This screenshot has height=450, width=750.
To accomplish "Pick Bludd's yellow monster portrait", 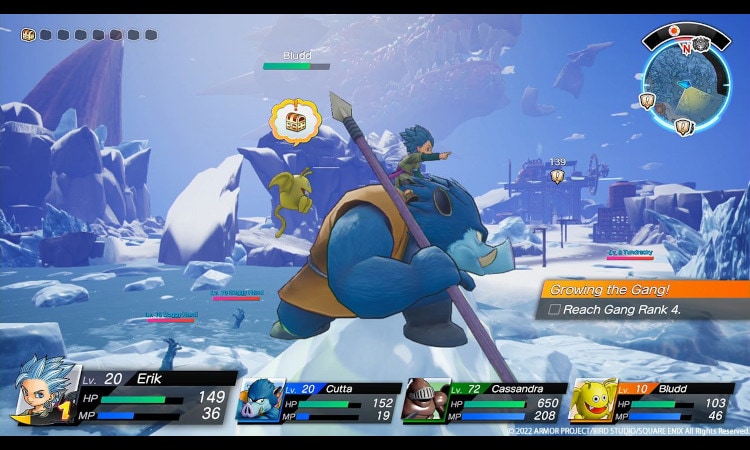I will tap(593, 401).
